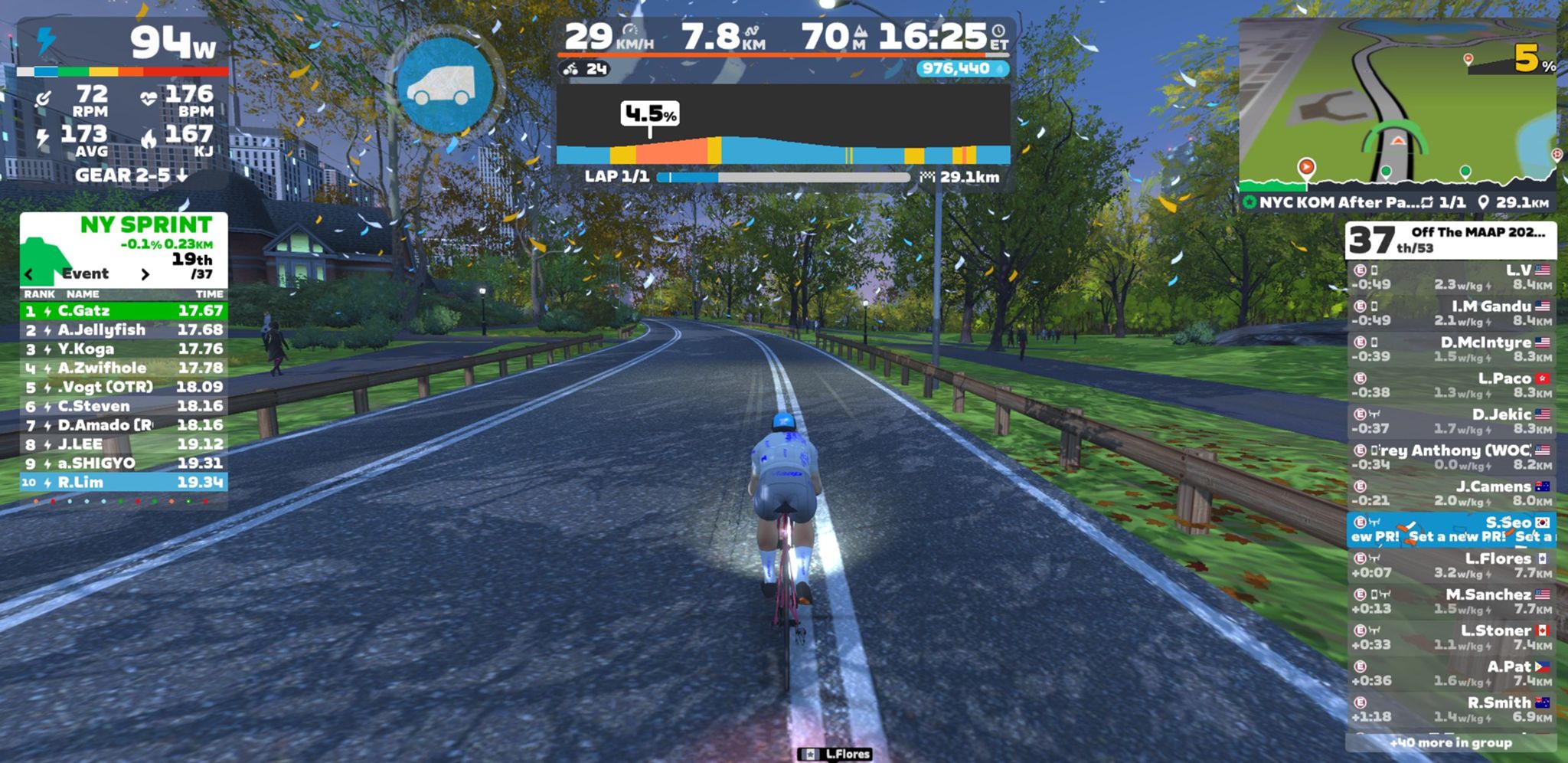Select Y.Koga in the sprint leaderboard
Screen dimensions: 1568x763
point(123,349)
